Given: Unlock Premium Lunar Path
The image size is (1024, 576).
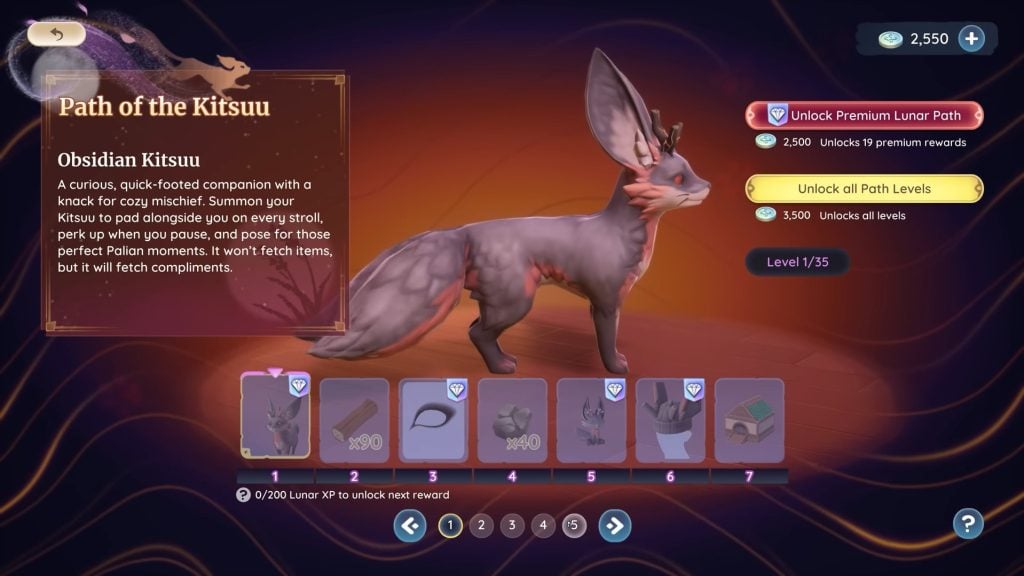Looking at the screenshot, I should pyautogui.click(x=864, y=115).
